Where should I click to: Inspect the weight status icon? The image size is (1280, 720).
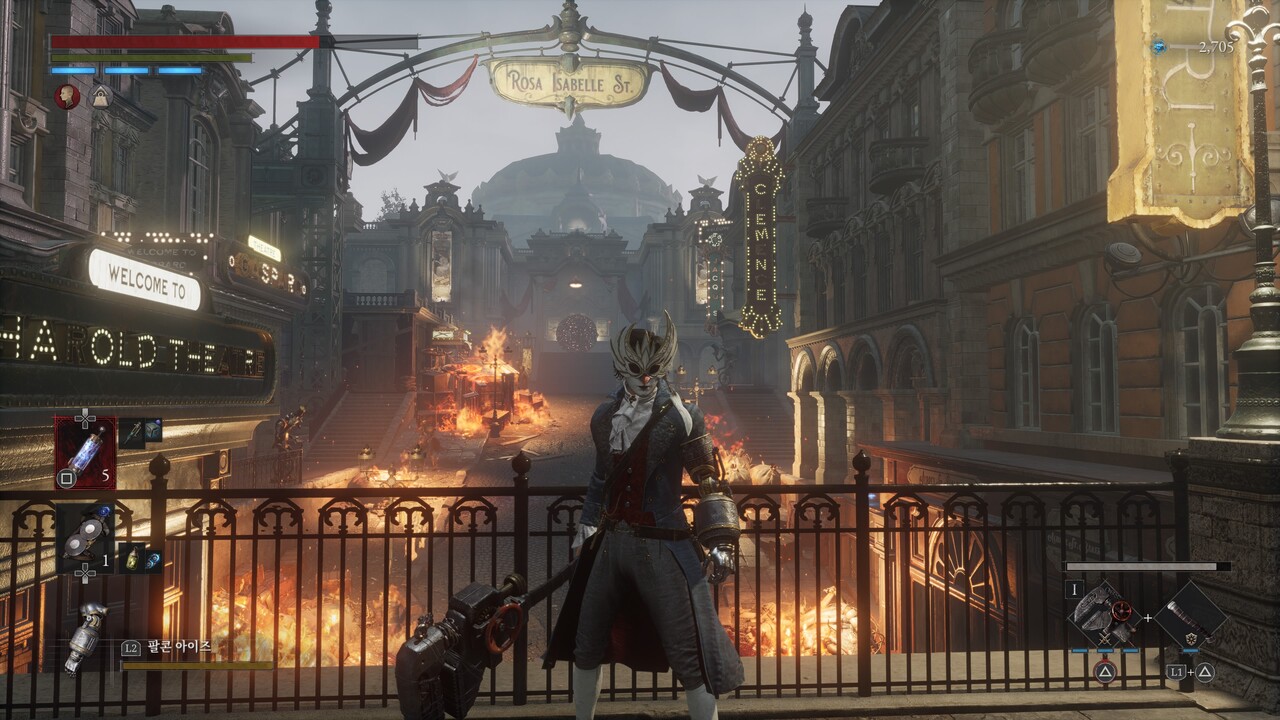point(100,96)
